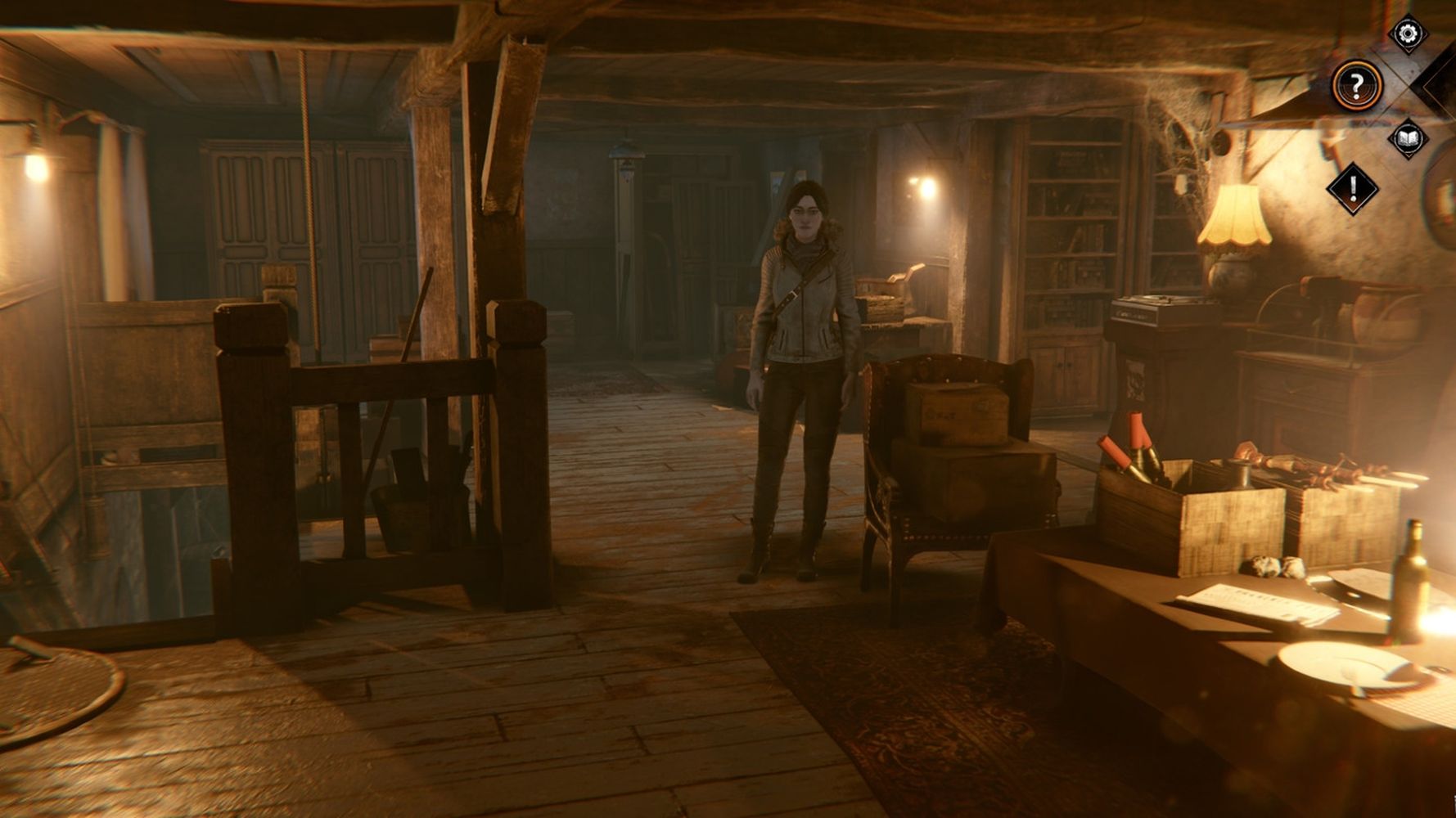Show objectives via the exclamation mark icon
This screenshot has height=818, width=1456.
coord(1352,189)
